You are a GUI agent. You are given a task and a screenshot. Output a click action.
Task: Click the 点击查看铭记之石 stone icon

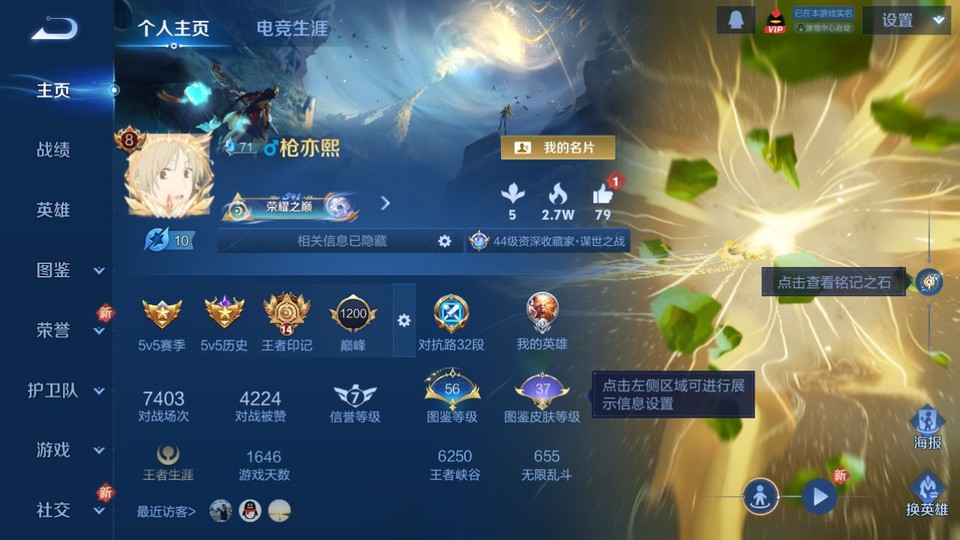point(930,282)
